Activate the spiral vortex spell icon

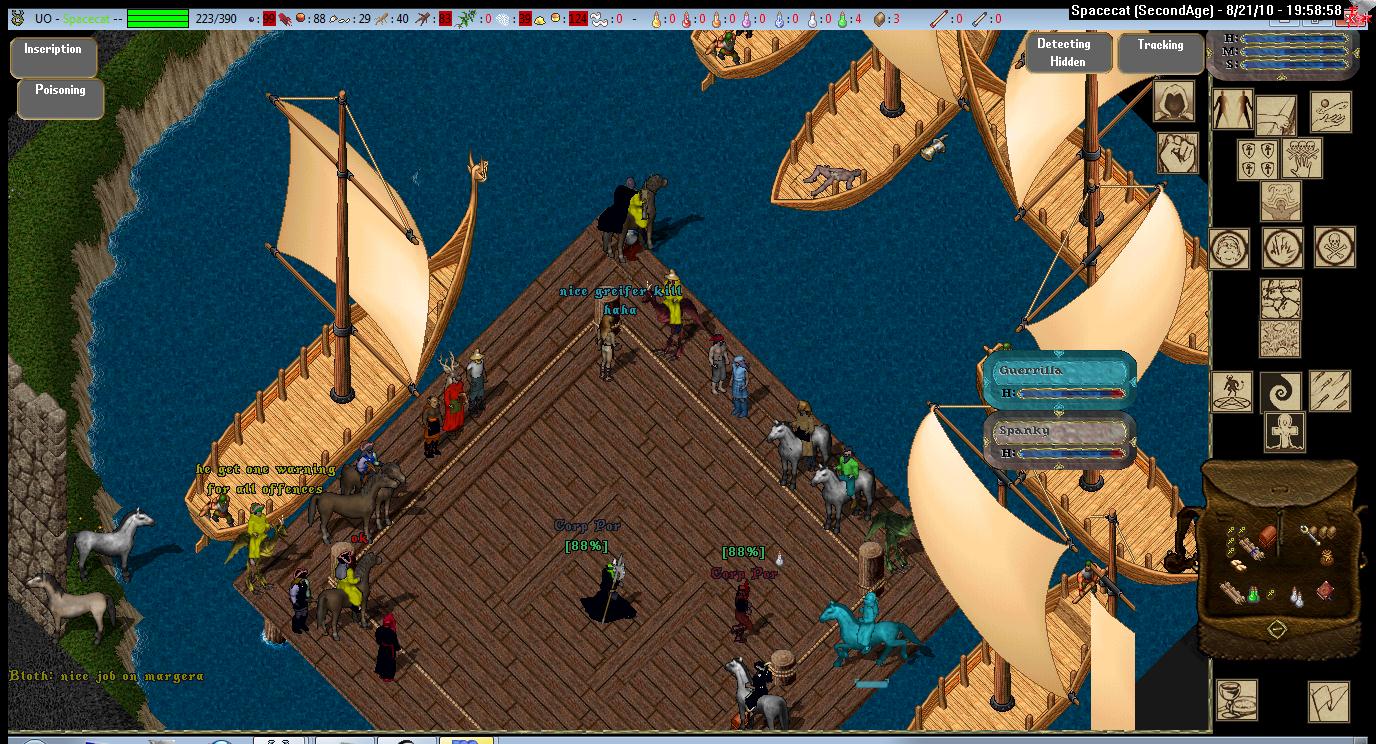click(1281, 391)
